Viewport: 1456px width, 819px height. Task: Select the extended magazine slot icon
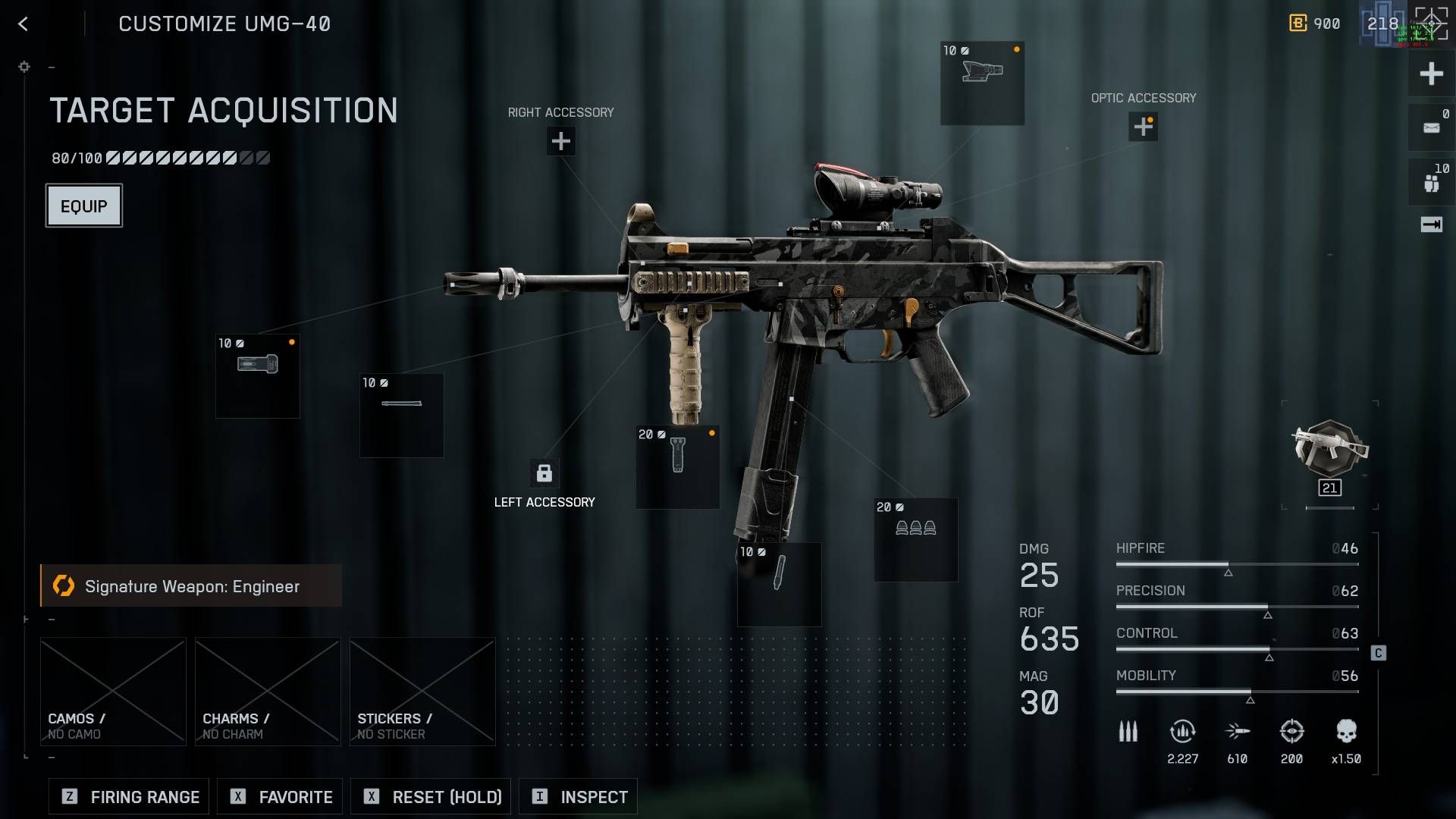(779, 584)
